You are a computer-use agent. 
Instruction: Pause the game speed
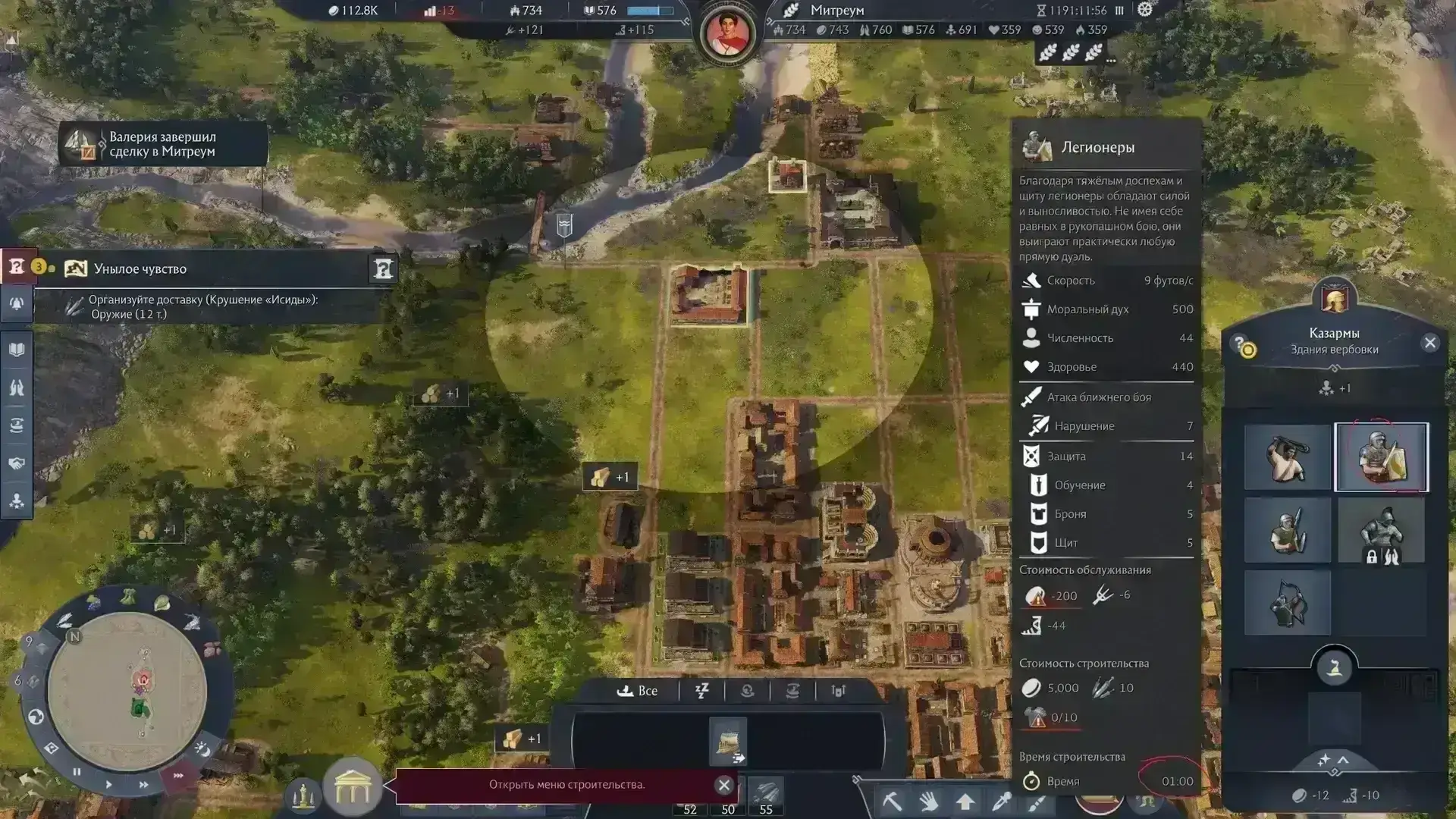pyautogui.click(x=77, y=772)
